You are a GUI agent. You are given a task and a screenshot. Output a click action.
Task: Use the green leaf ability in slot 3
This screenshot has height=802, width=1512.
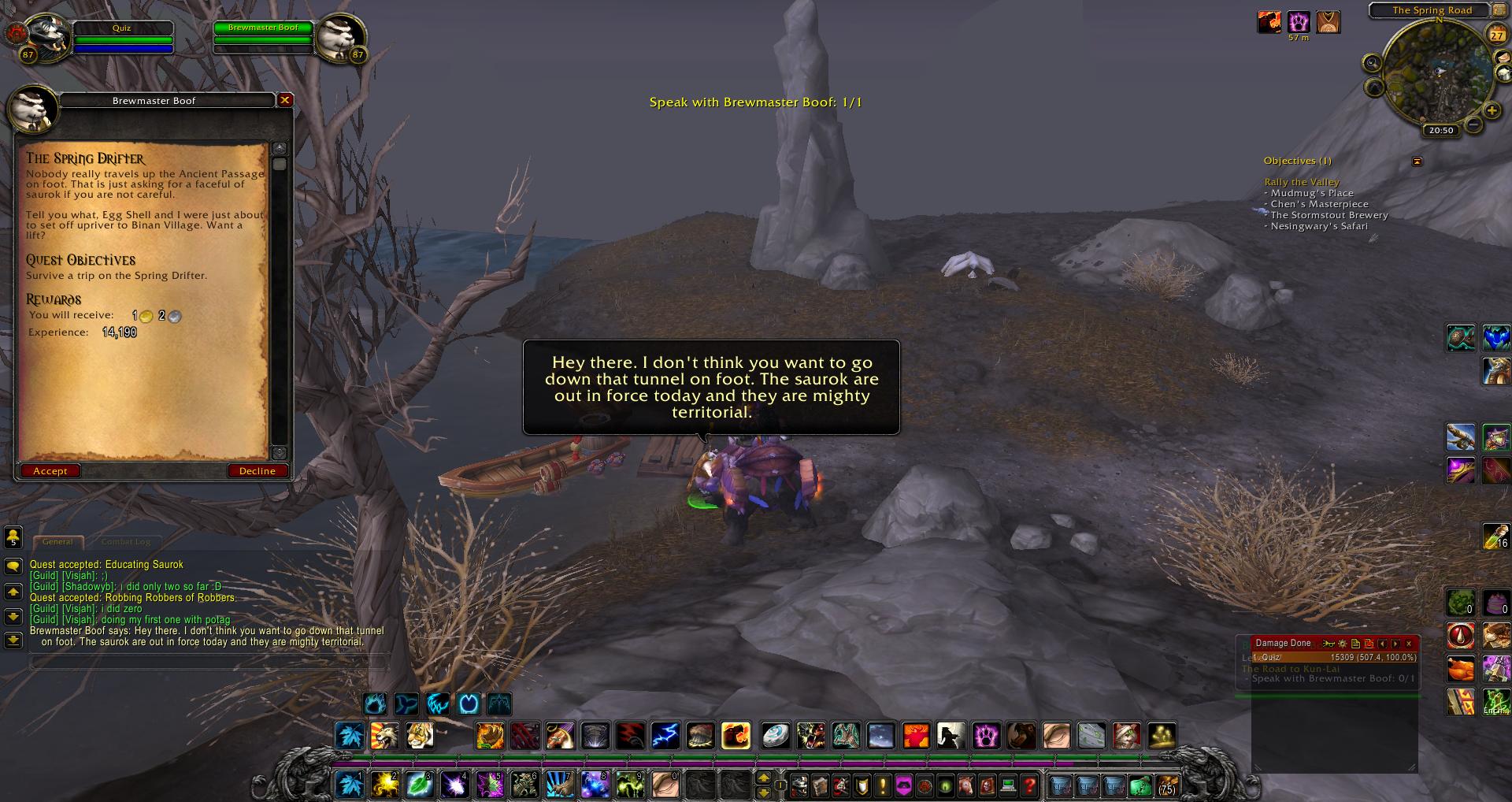coord(419,785)
